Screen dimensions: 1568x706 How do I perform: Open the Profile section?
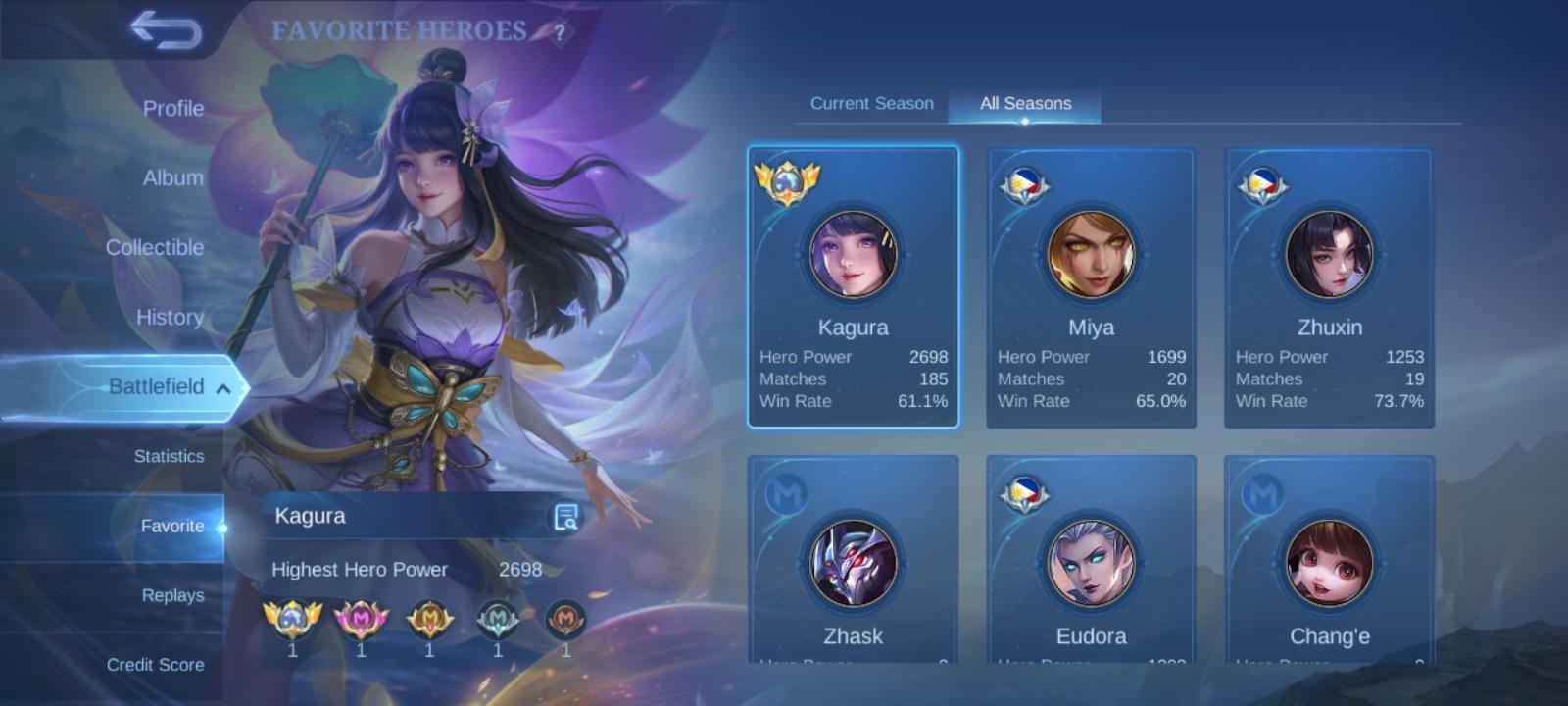173,109
